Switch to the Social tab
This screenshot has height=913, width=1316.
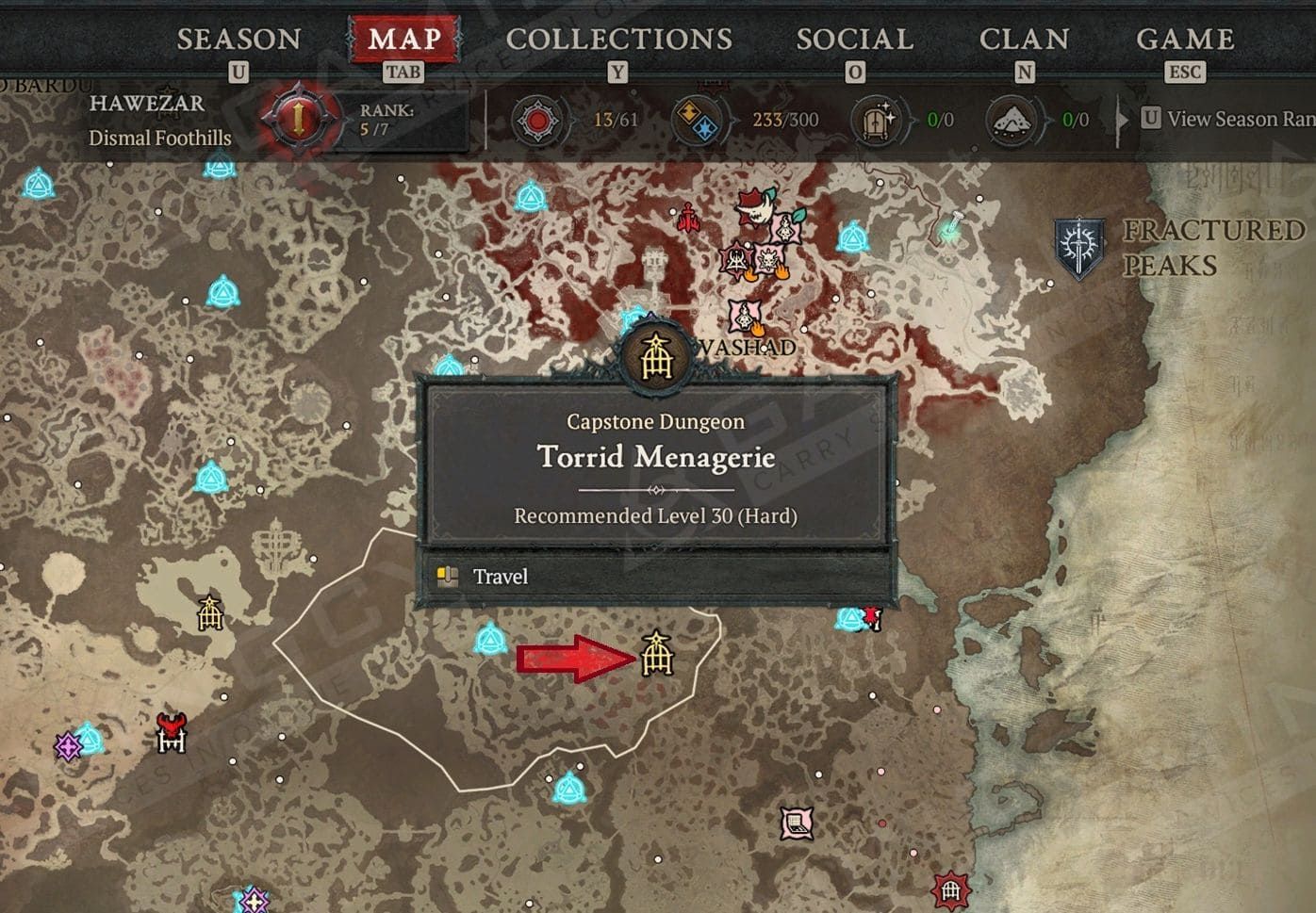click(854, 40)
